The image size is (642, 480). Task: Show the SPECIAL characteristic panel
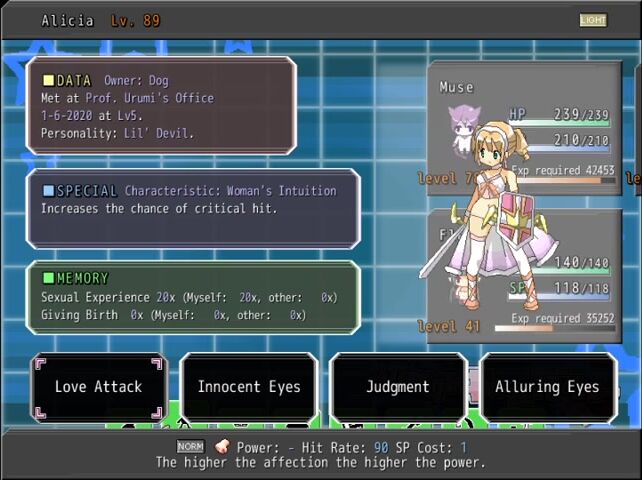pyautogui.click(x=192, y=208)
